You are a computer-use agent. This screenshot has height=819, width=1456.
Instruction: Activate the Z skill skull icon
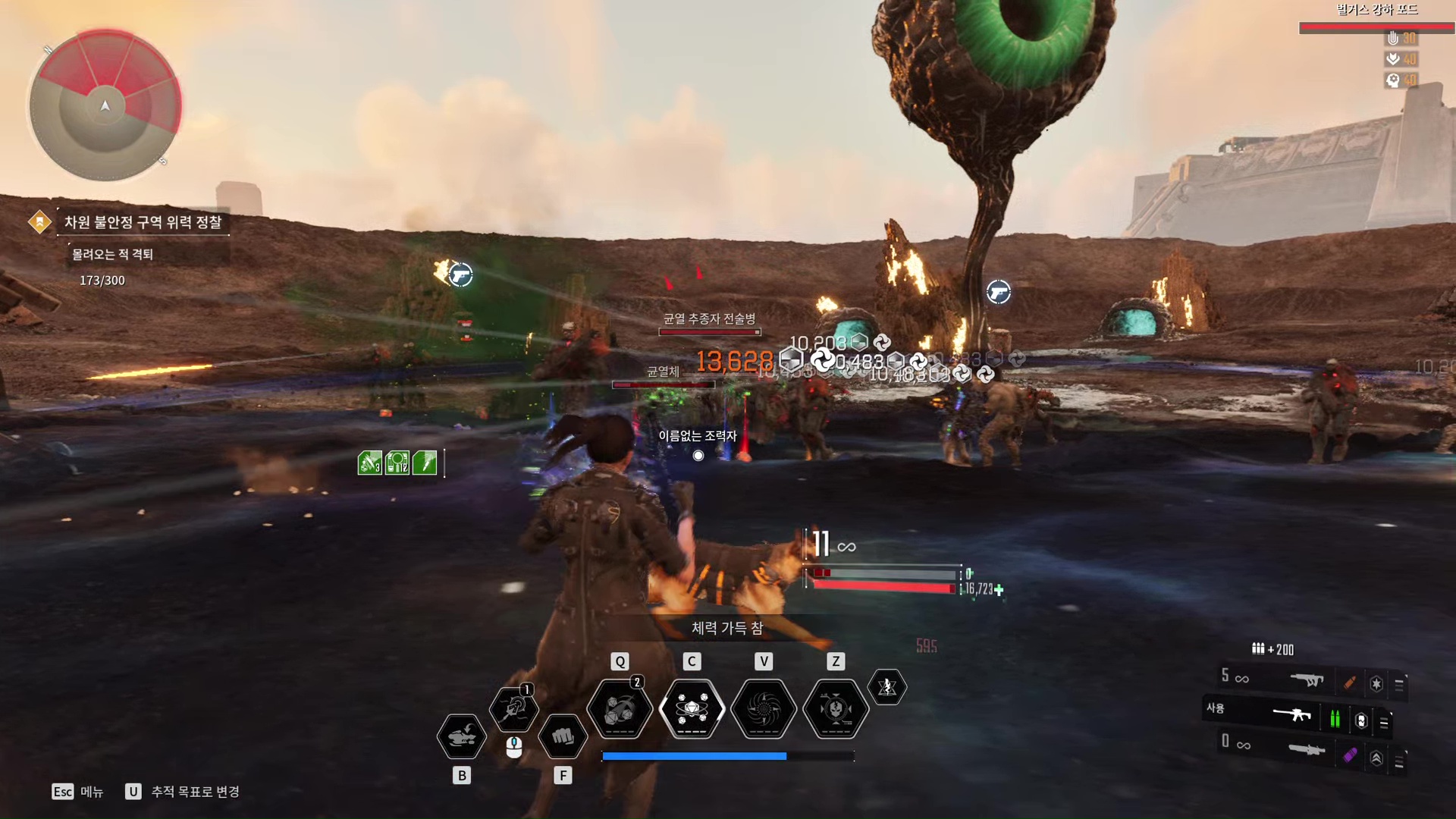tap(836, 710)
